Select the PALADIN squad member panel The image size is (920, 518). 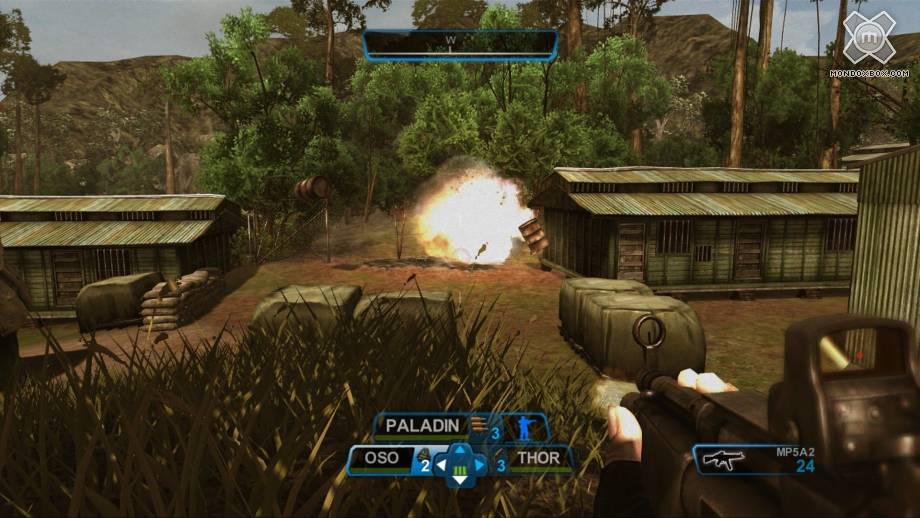tap(425, 427)
